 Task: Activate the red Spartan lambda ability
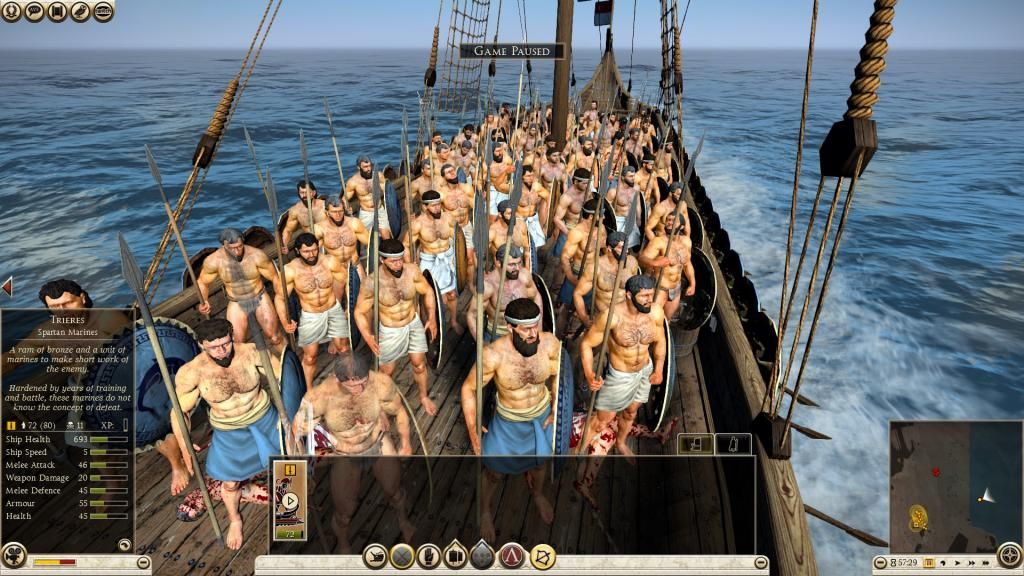[512, 556]
